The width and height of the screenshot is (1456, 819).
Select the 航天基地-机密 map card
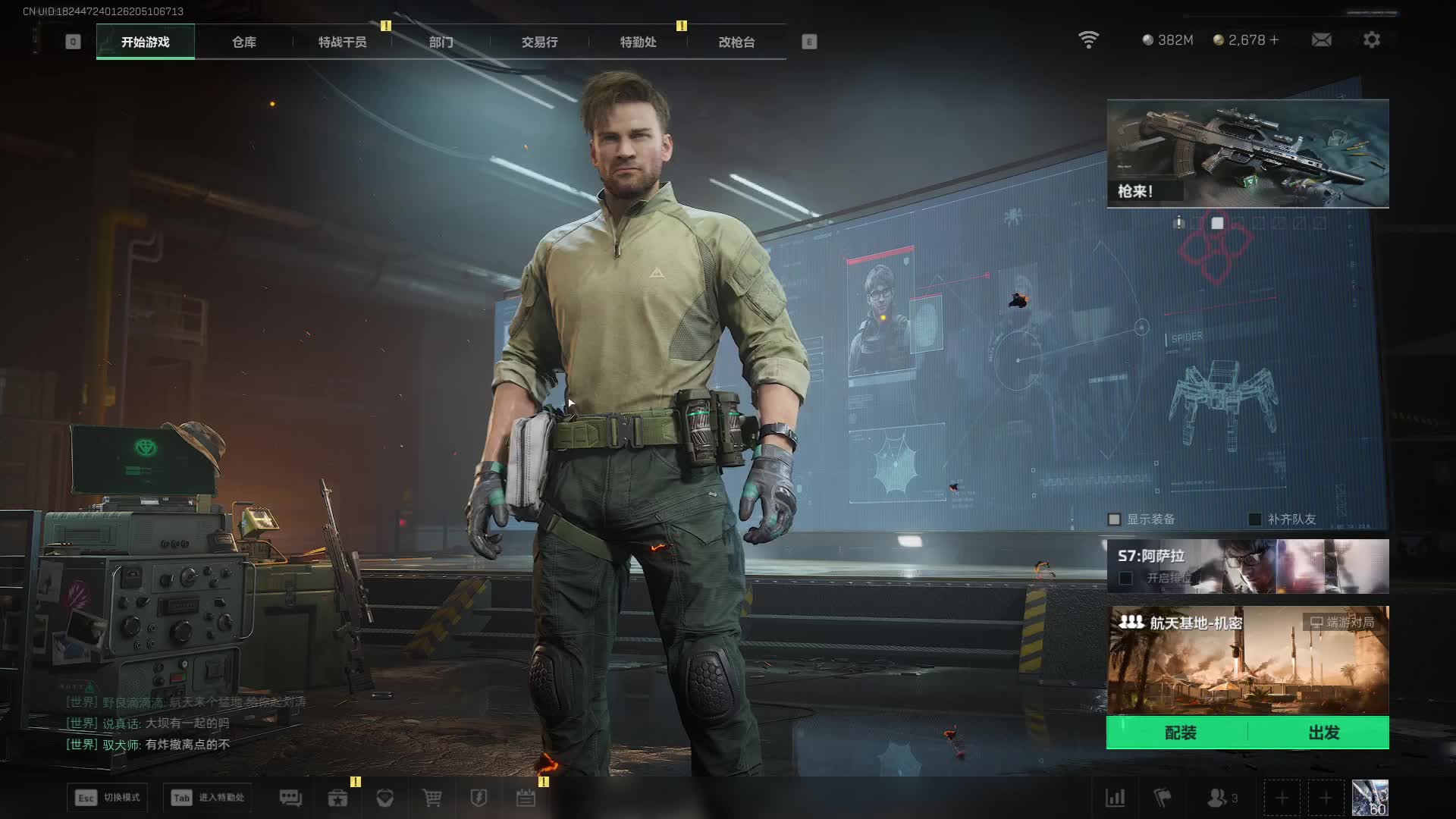[x=1247, y=660]
